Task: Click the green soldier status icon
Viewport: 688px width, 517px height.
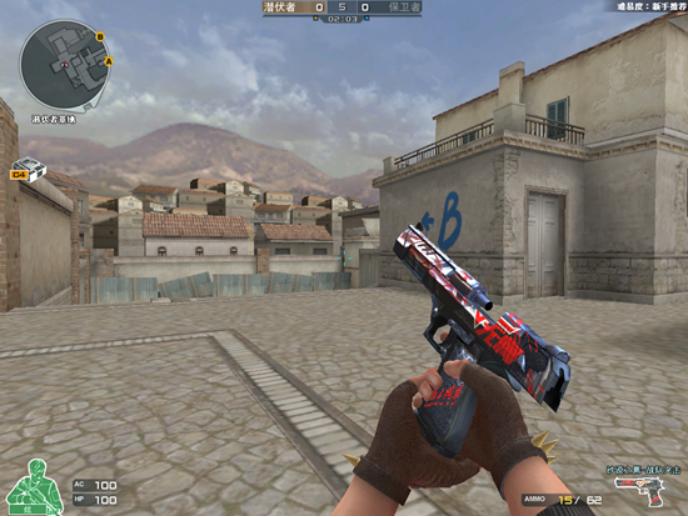Action: 35,486
